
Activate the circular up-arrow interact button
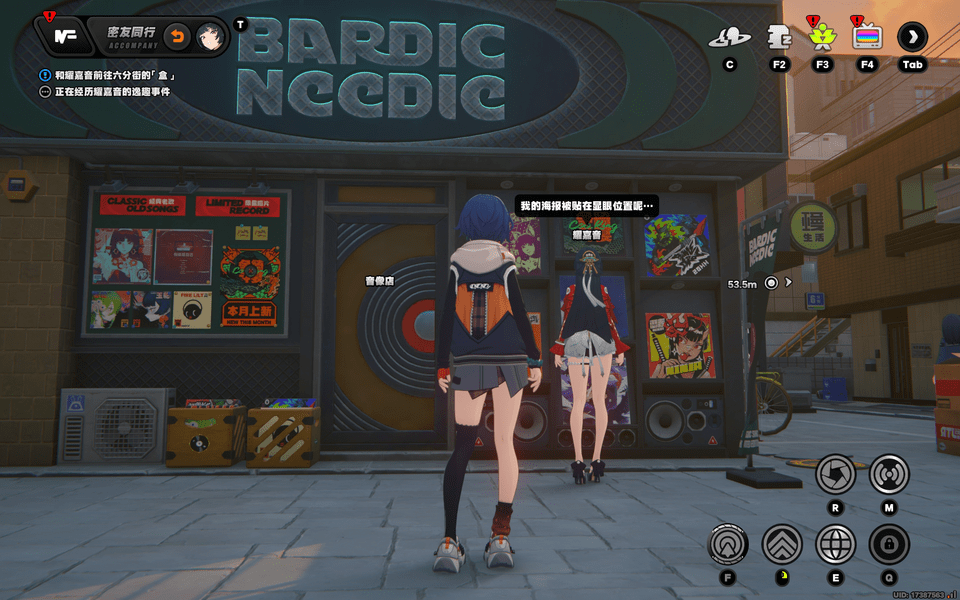point(728,544)
